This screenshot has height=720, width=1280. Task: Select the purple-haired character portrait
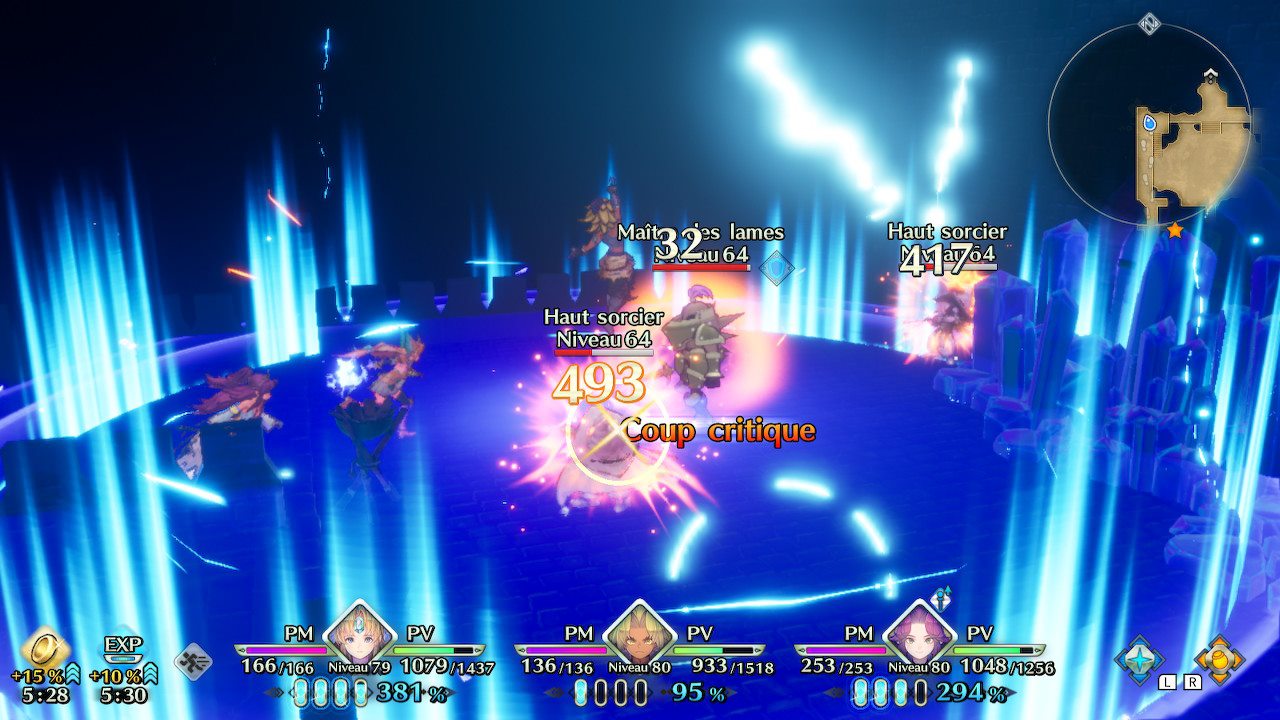coord(919,634)
